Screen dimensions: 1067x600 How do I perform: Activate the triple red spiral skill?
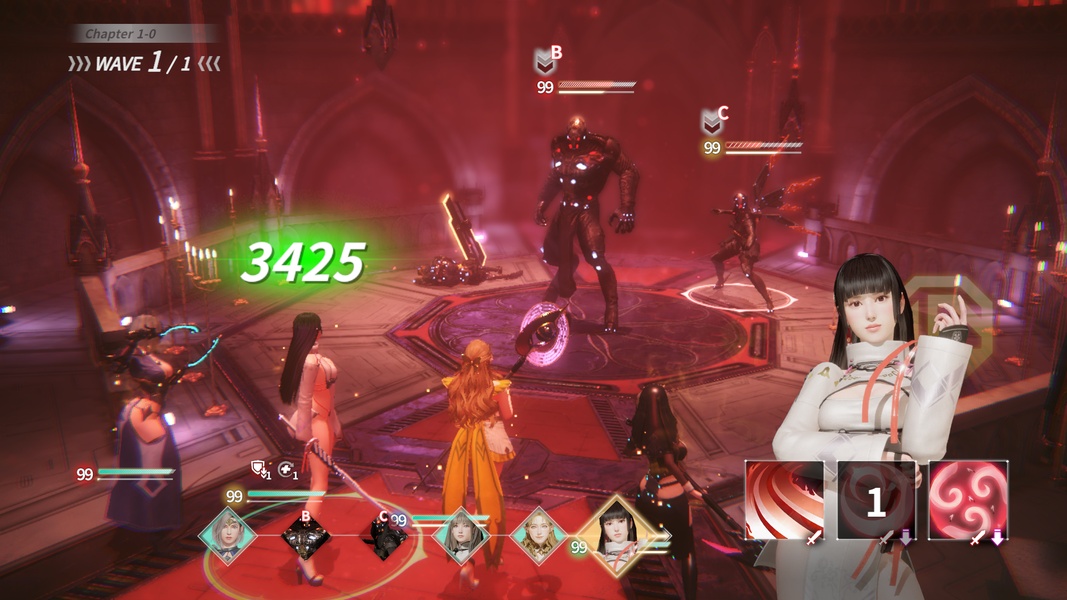pos(968,500)
